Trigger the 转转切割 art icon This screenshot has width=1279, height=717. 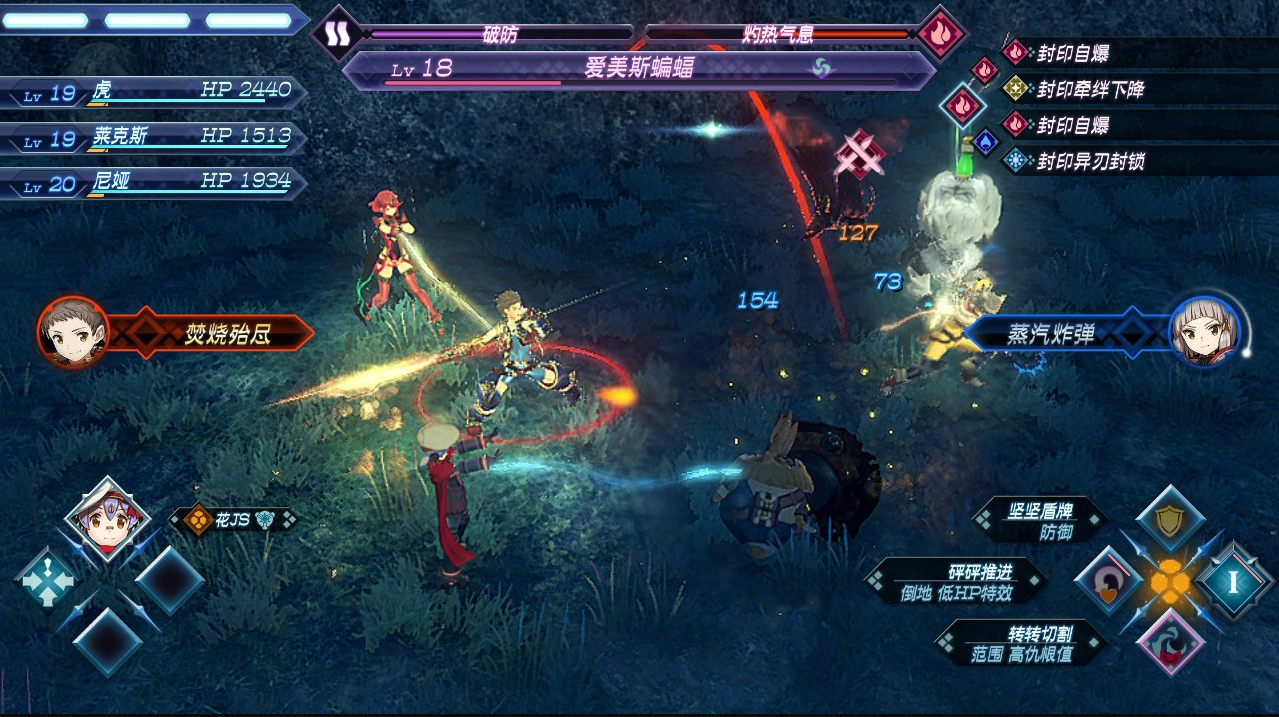click(x=1169, y=641)
